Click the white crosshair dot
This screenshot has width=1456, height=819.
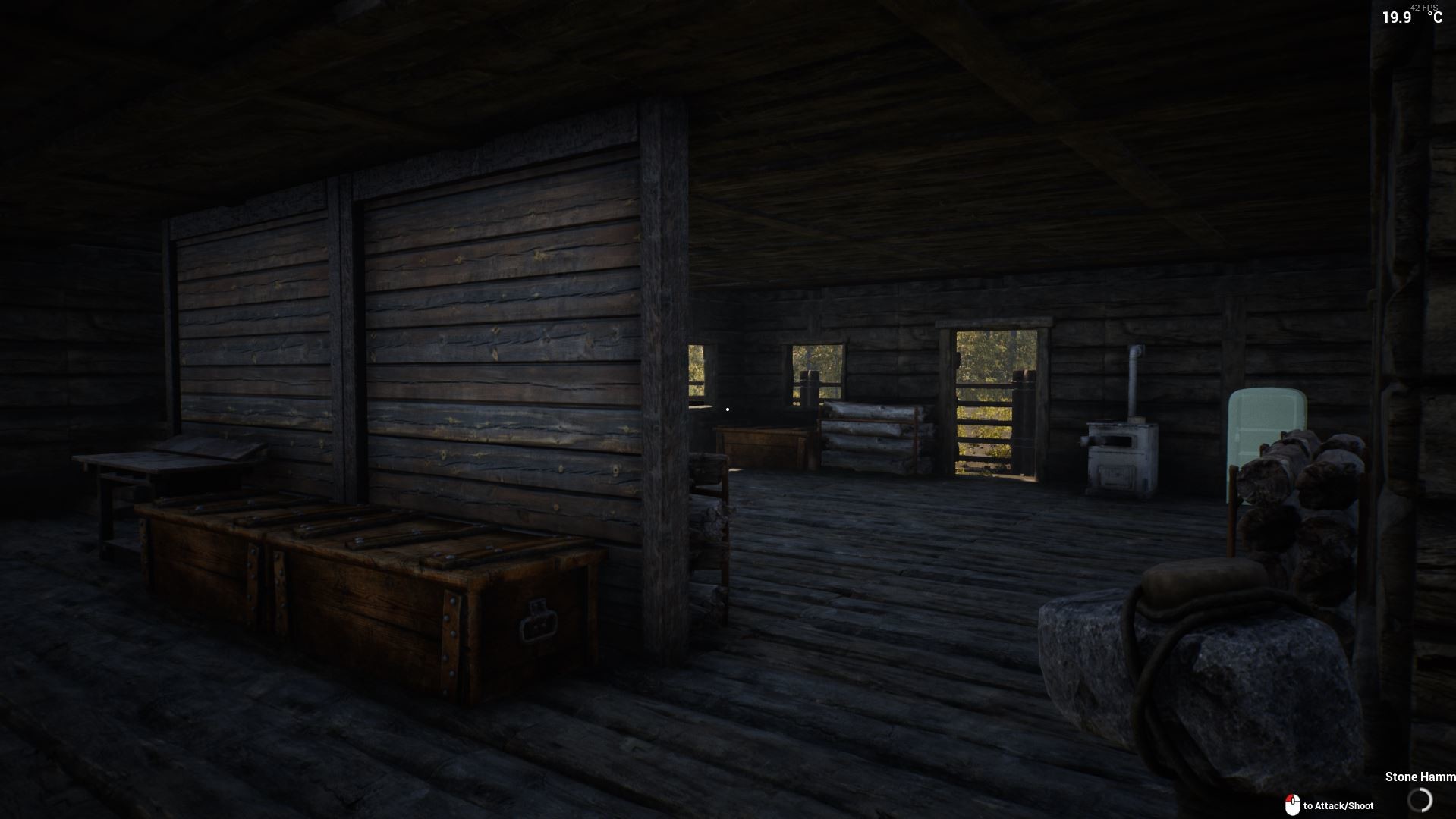tap(728, 407)
